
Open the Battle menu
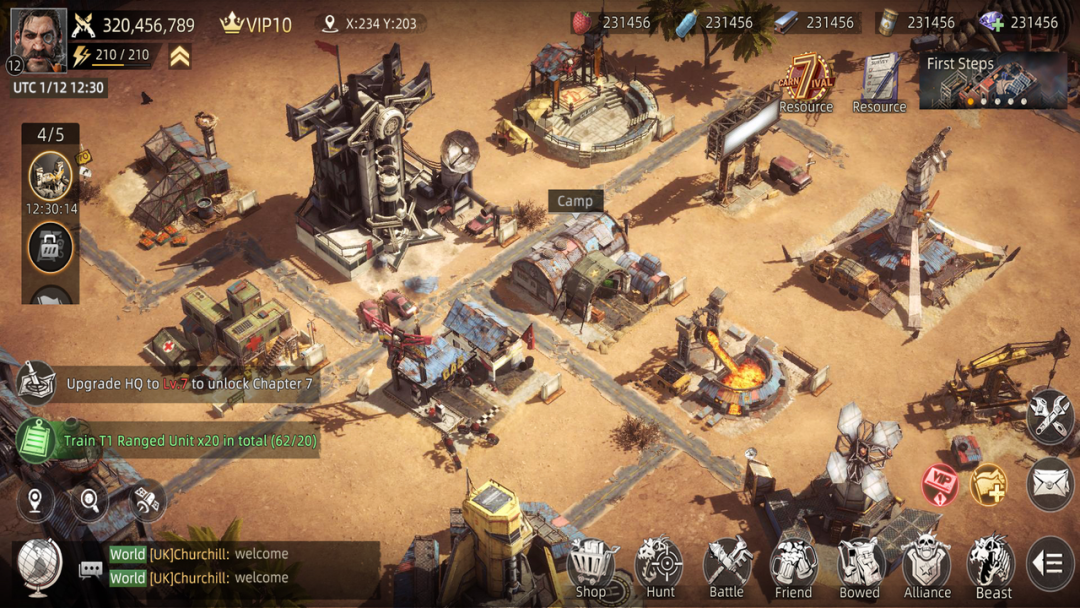727,568
